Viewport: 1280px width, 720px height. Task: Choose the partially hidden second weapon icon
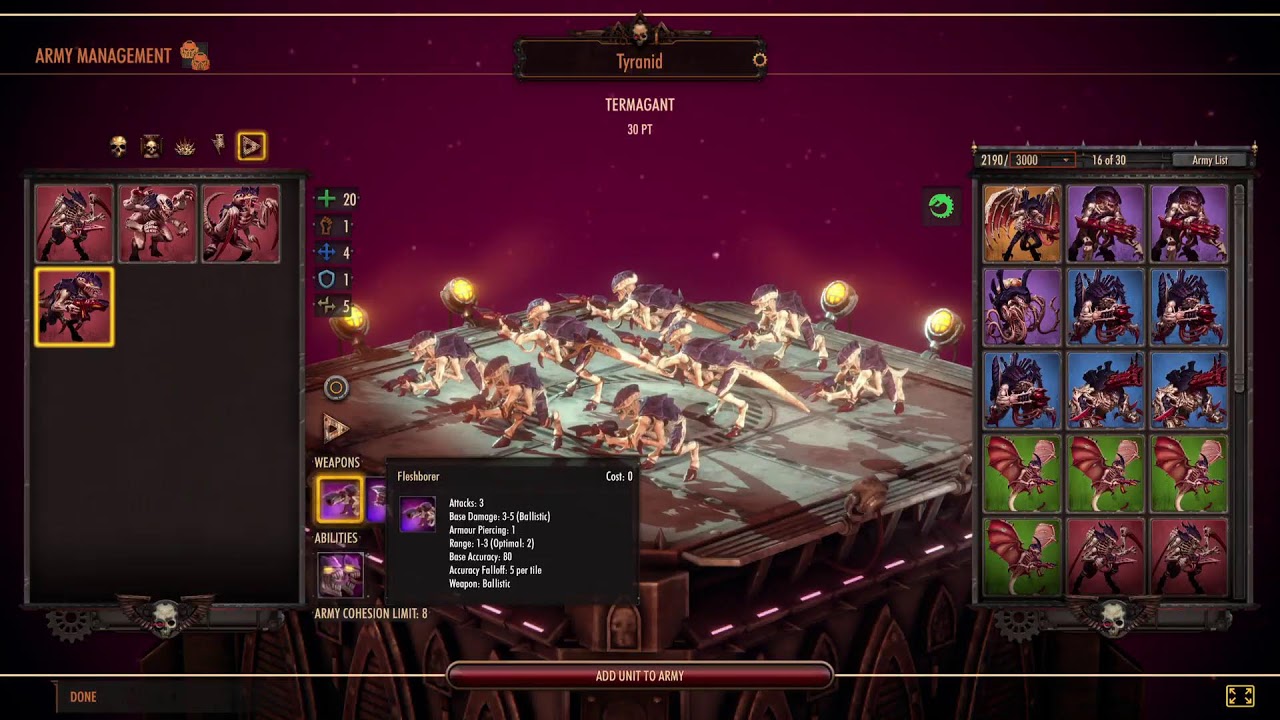376,499
